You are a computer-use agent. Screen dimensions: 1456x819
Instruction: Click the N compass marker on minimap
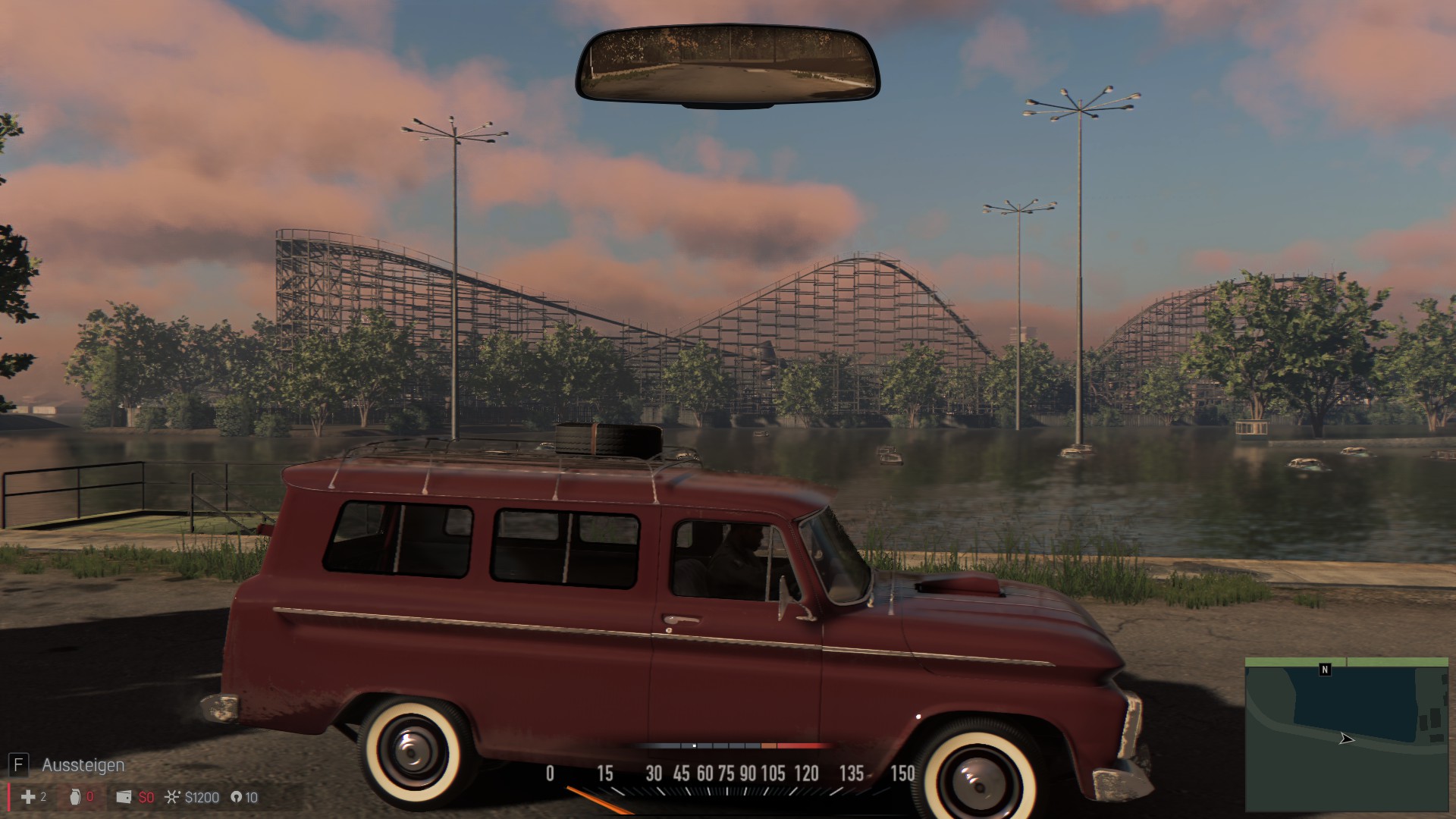coord(1325,670)
